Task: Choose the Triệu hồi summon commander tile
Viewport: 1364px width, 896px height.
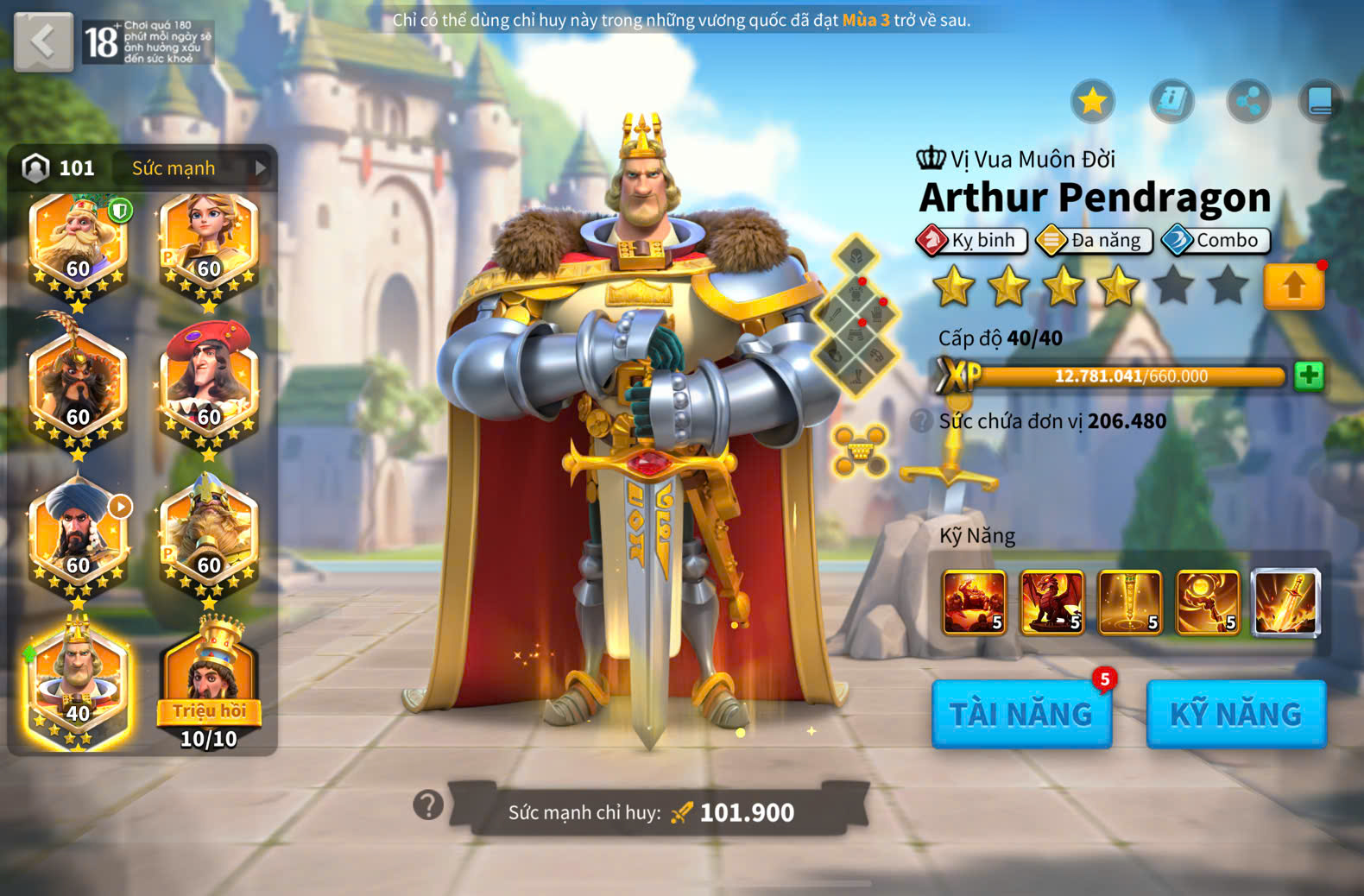Action: 209,686
